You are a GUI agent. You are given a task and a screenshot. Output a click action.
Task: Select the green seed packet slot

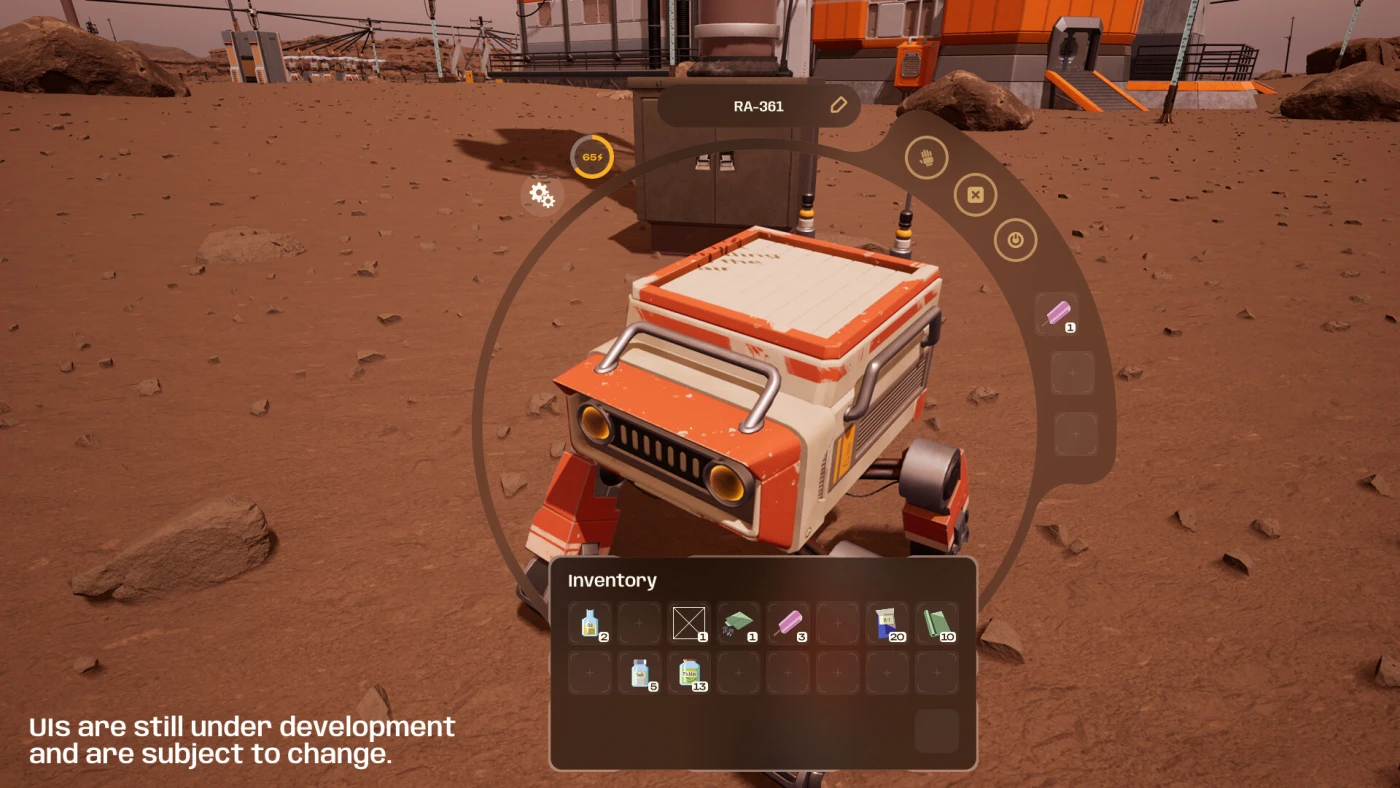point(738,623)
